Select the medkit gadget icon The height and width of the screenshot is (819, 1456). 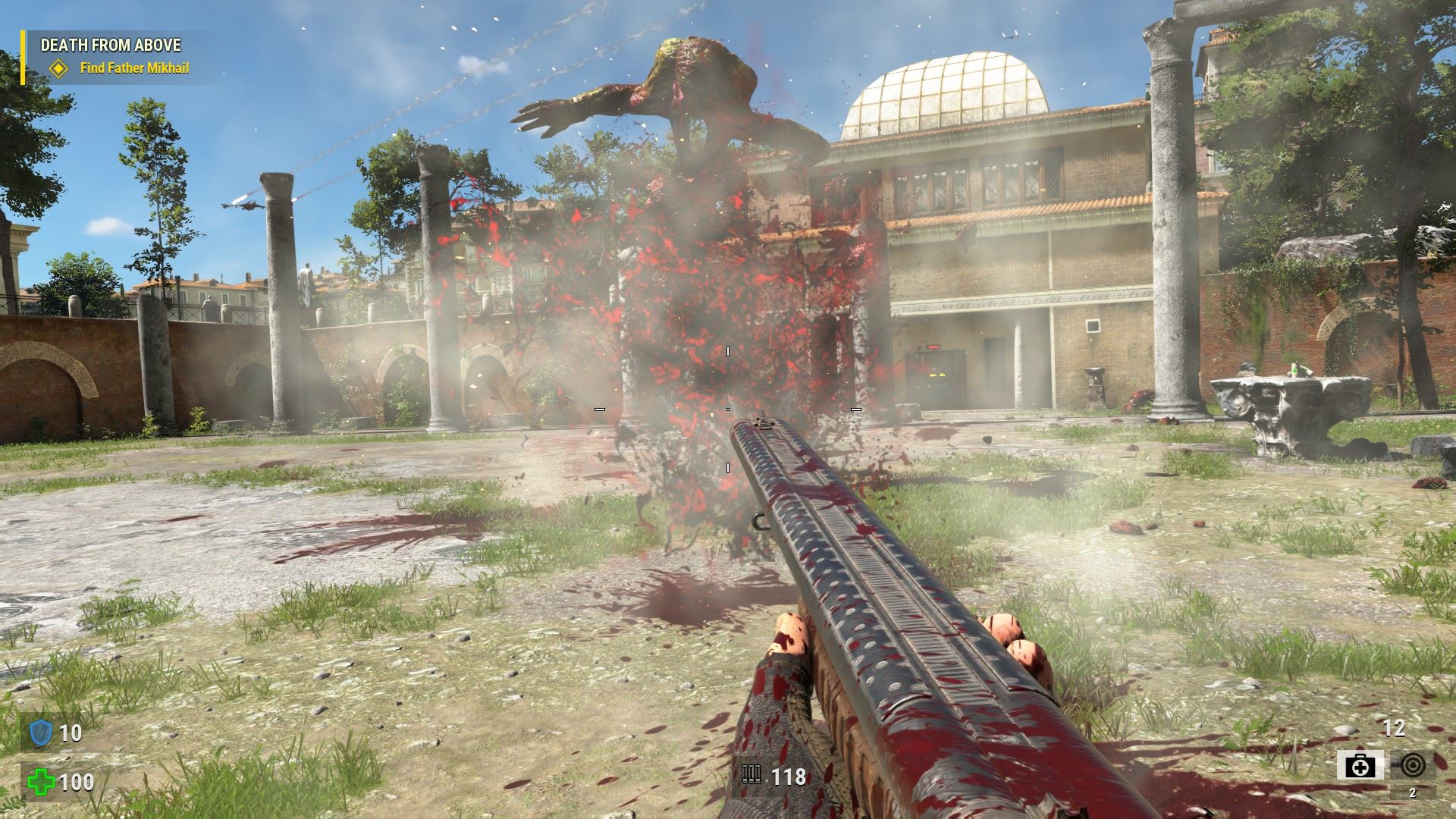1360,766
